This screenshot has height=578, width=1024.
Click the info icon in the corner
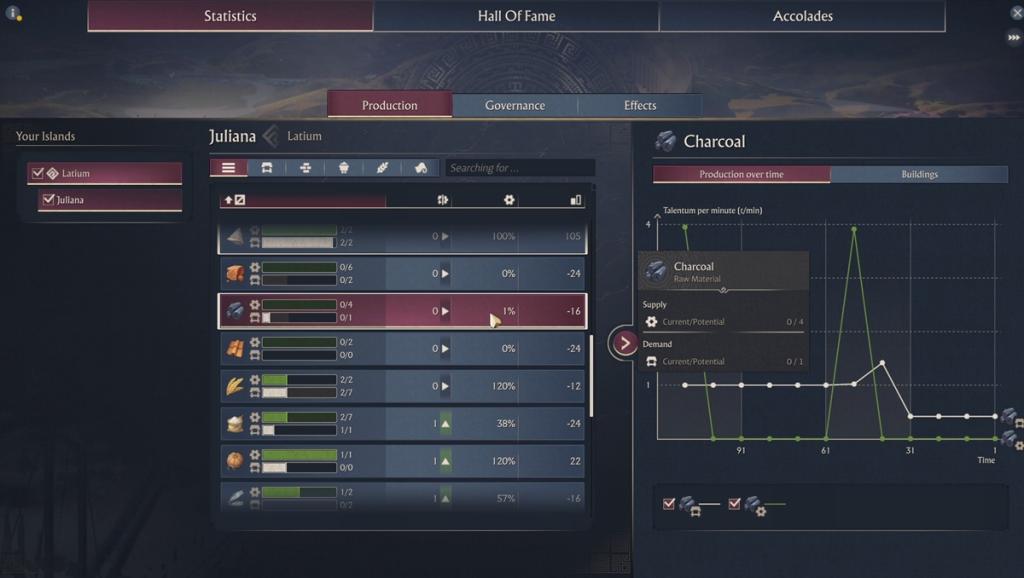point(13,14)
